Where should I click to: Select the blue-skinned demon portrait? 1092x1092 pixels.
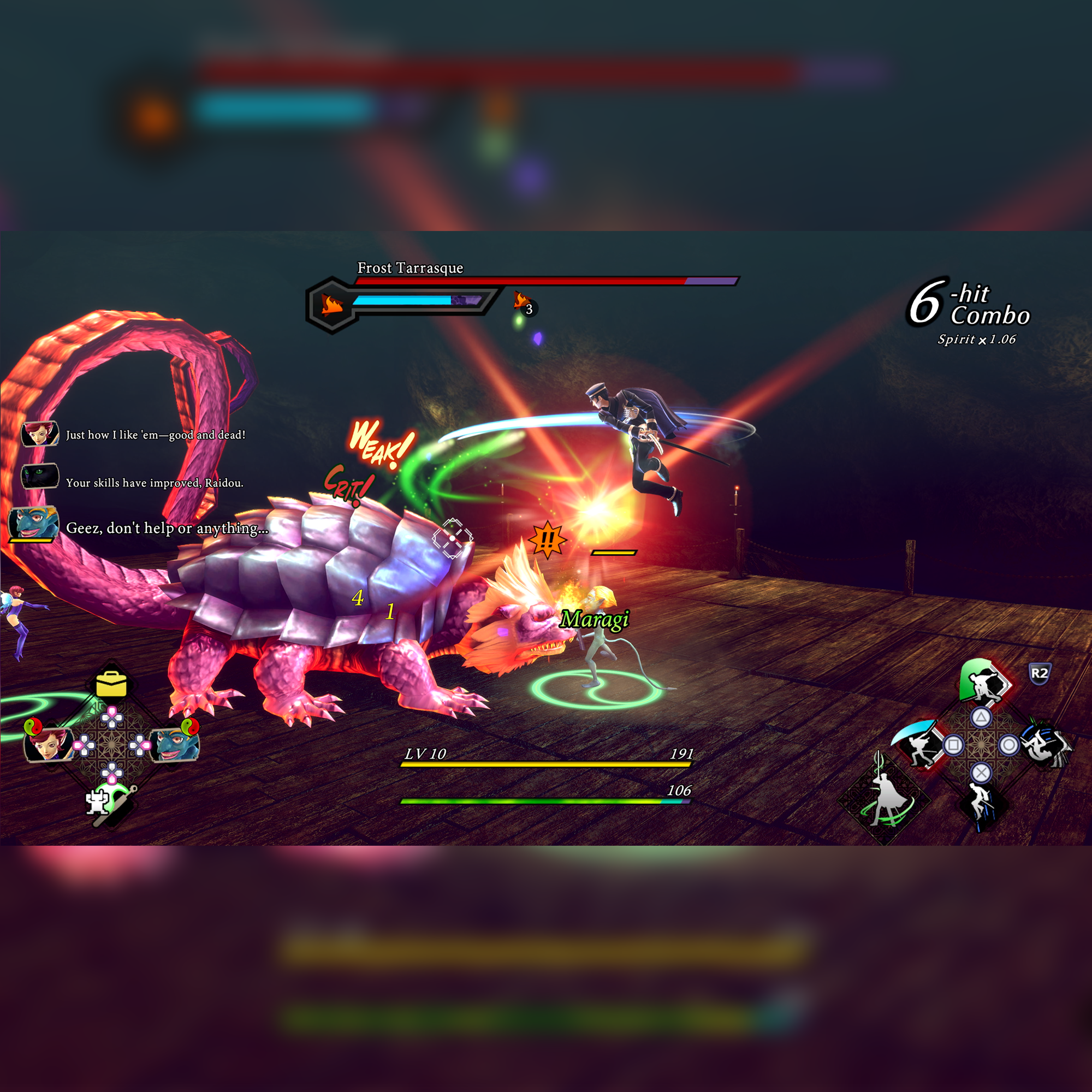[x=176, y=744]
